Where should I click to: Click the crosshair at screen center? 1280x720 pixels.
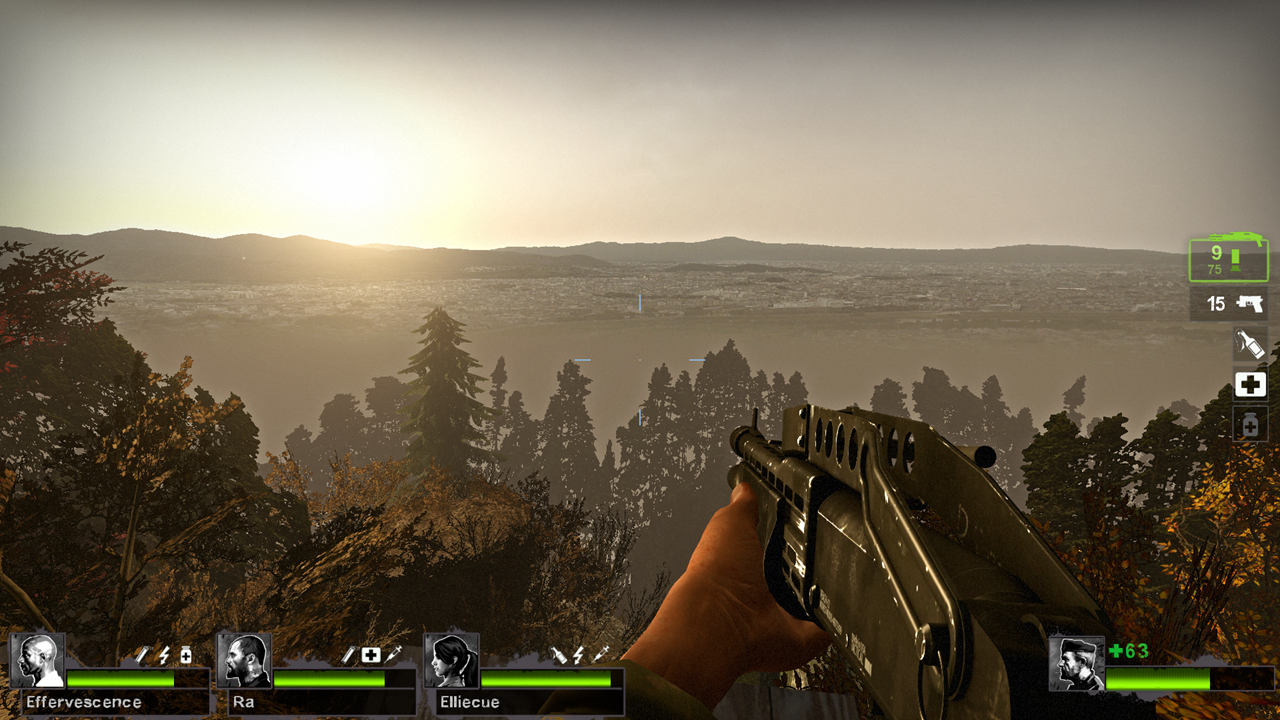pos(640,360)
